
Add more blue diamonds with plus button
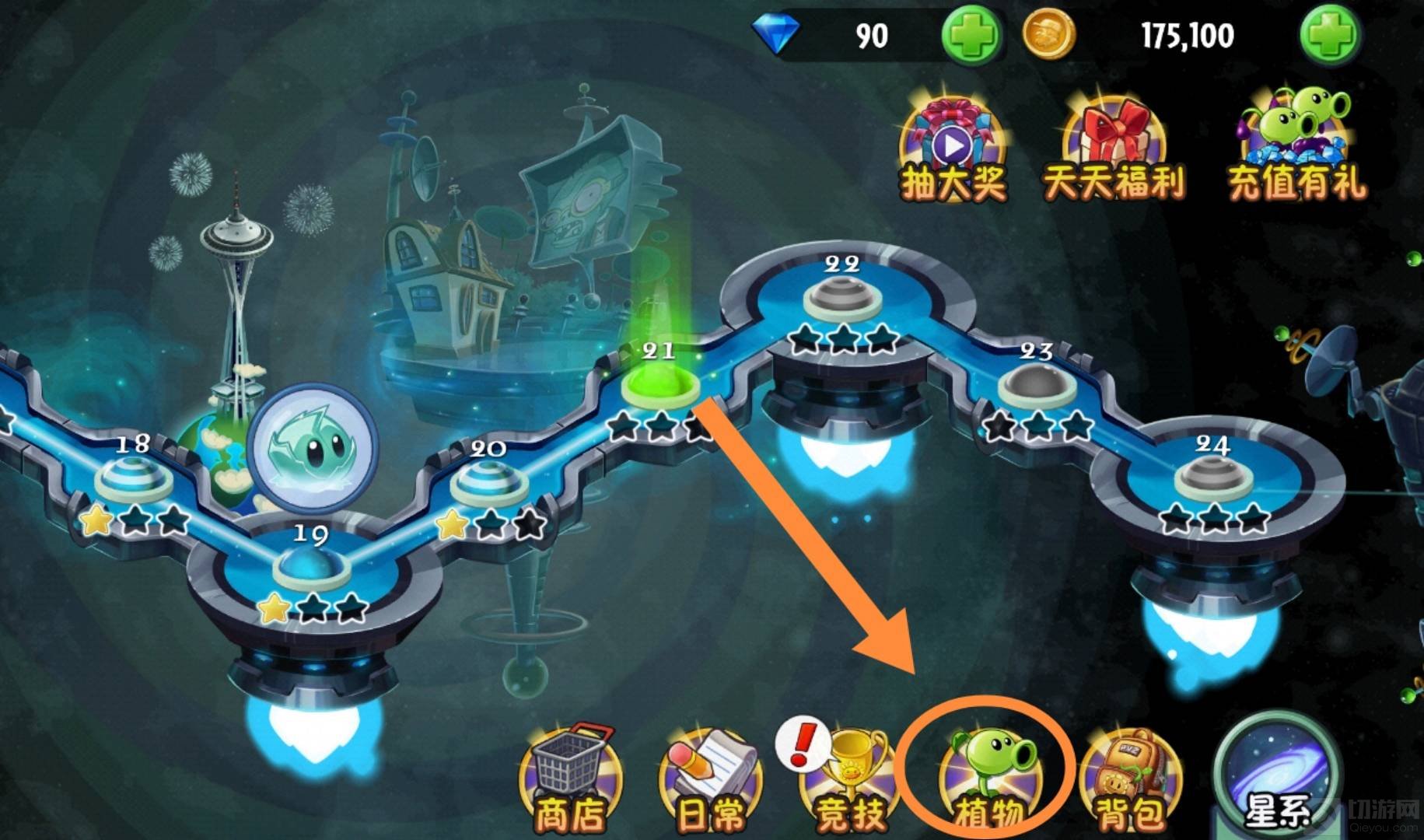point(970,36)
